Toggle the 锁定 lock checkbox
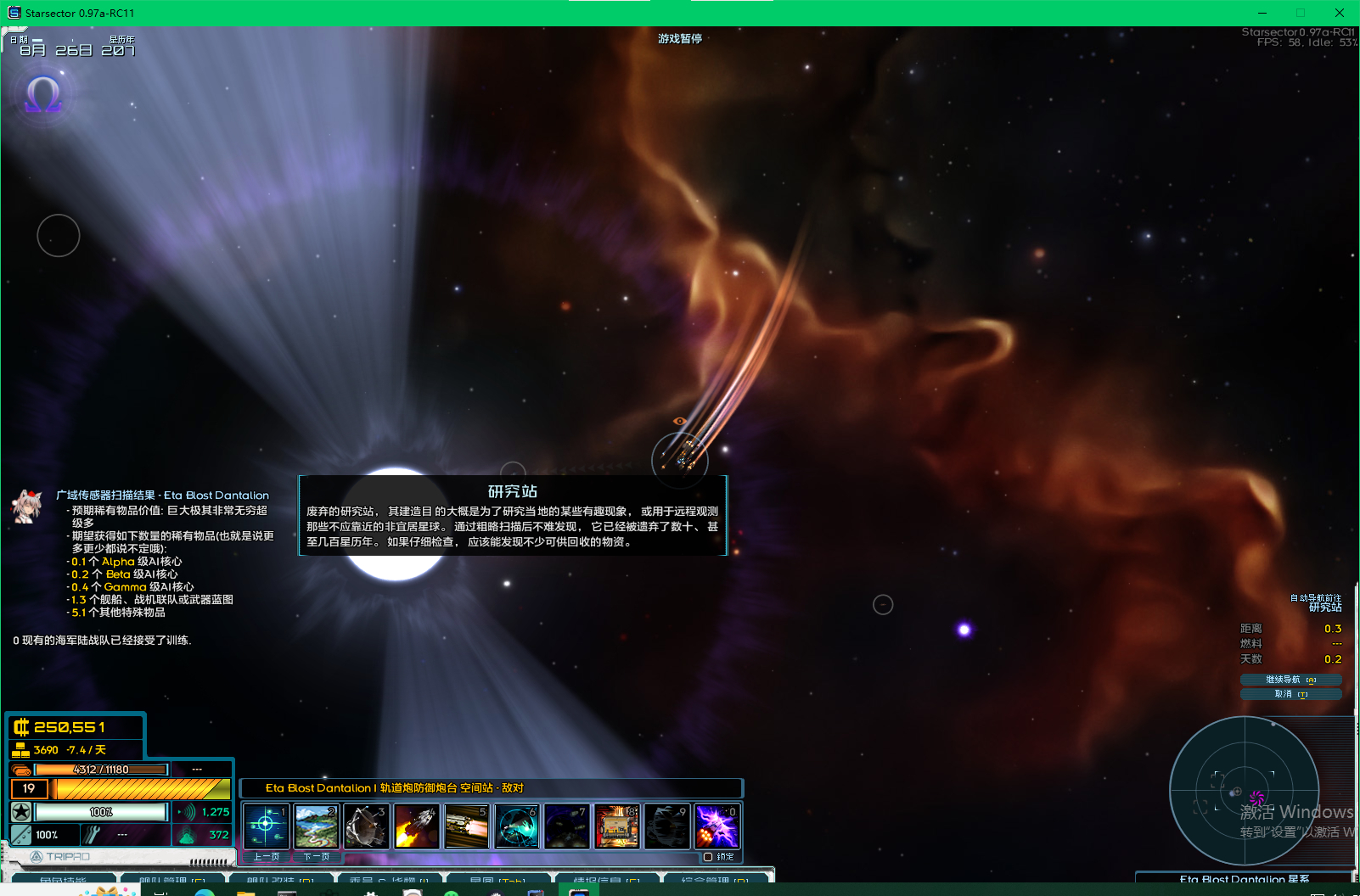This screenshot has width=1360, height=896. tap(708, 857)
